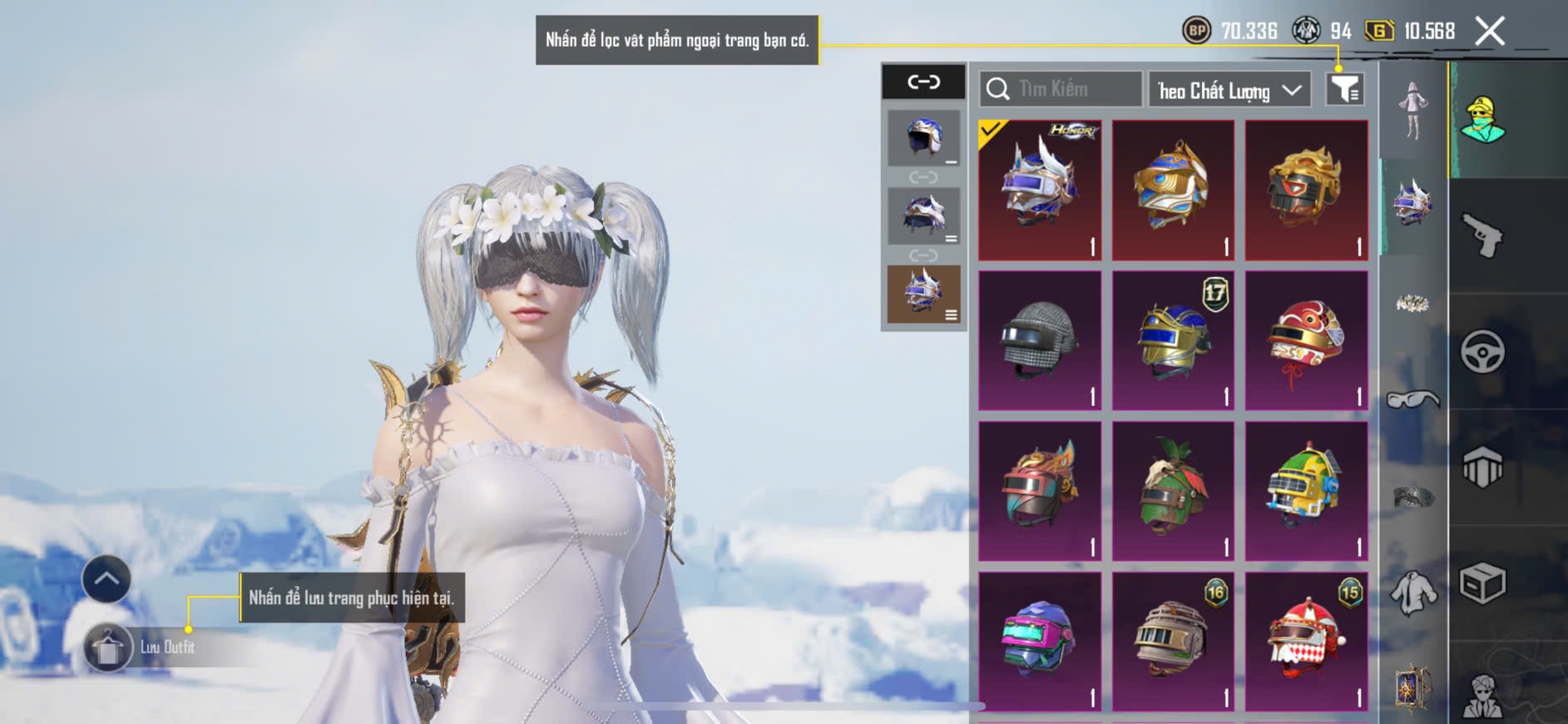Select the glasses subcategory icon
Viewport: 1568px width, 724px height.
coord(1412,400)
